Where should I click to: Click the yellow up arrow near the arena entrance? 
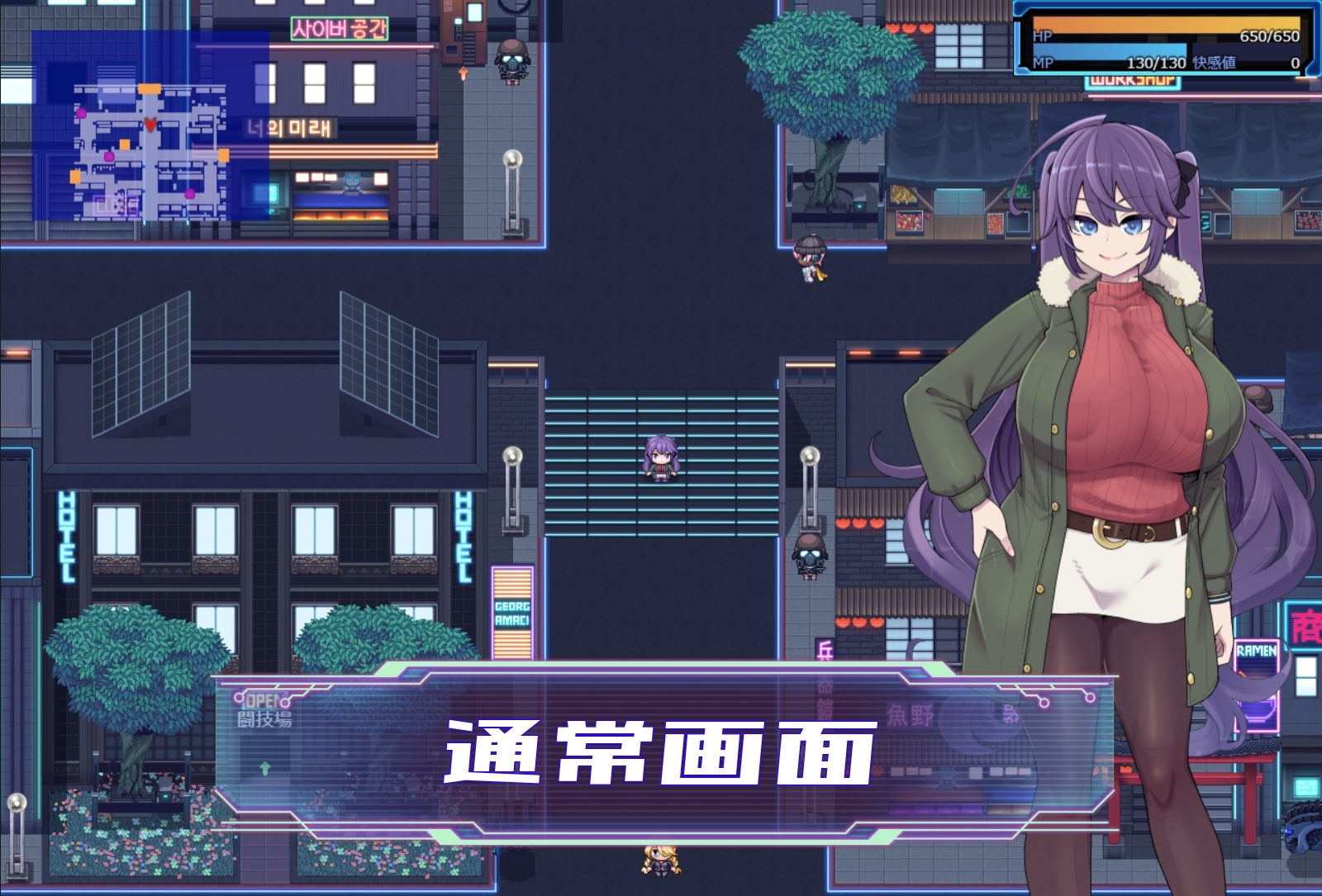264,768
